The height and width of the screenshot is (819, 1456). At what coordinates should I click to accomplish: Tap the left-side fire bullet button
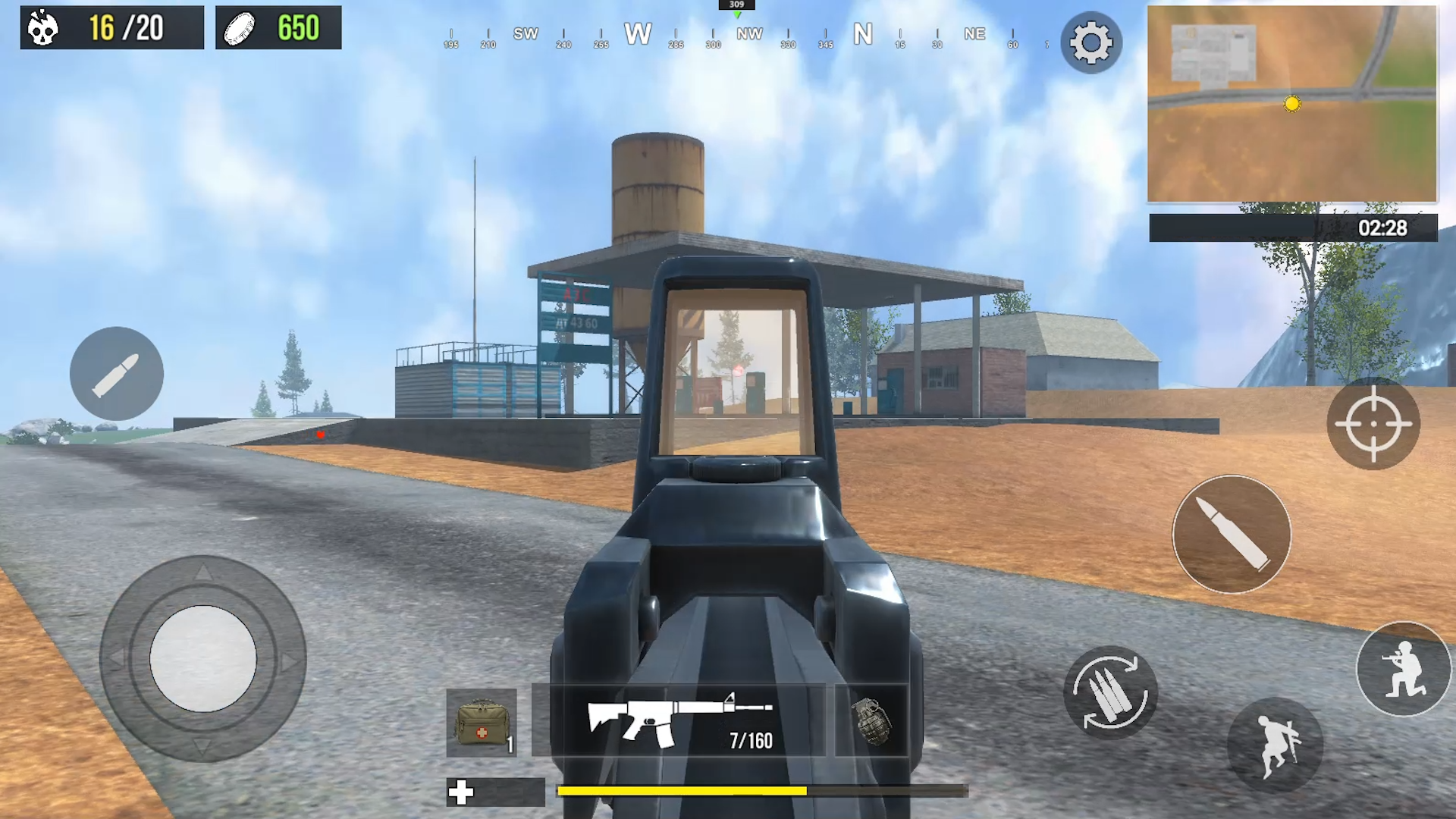pyautogui.click(x=118, y=373)
